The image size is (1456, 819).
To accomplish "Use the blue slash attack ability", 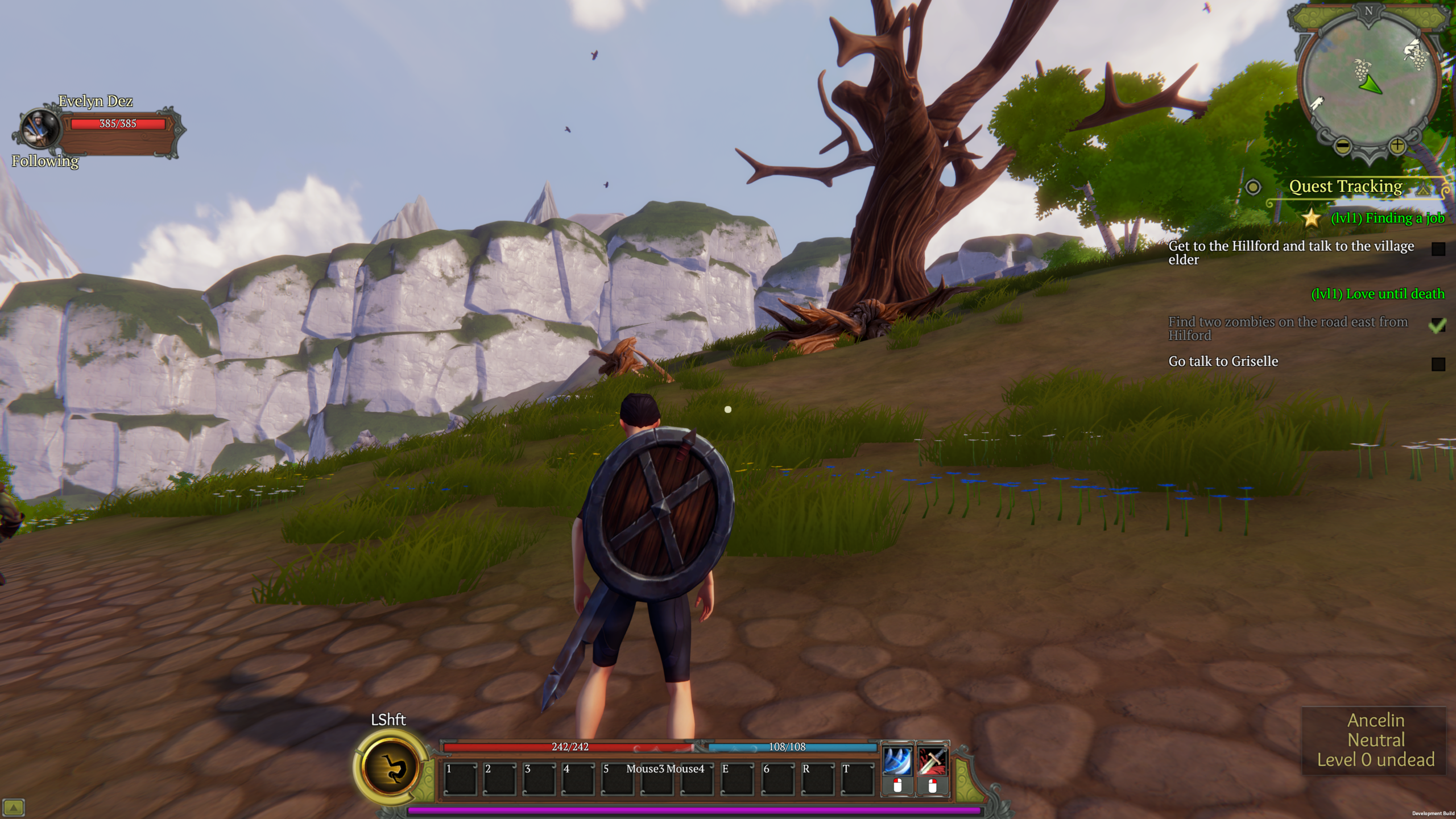I will 897,761.
